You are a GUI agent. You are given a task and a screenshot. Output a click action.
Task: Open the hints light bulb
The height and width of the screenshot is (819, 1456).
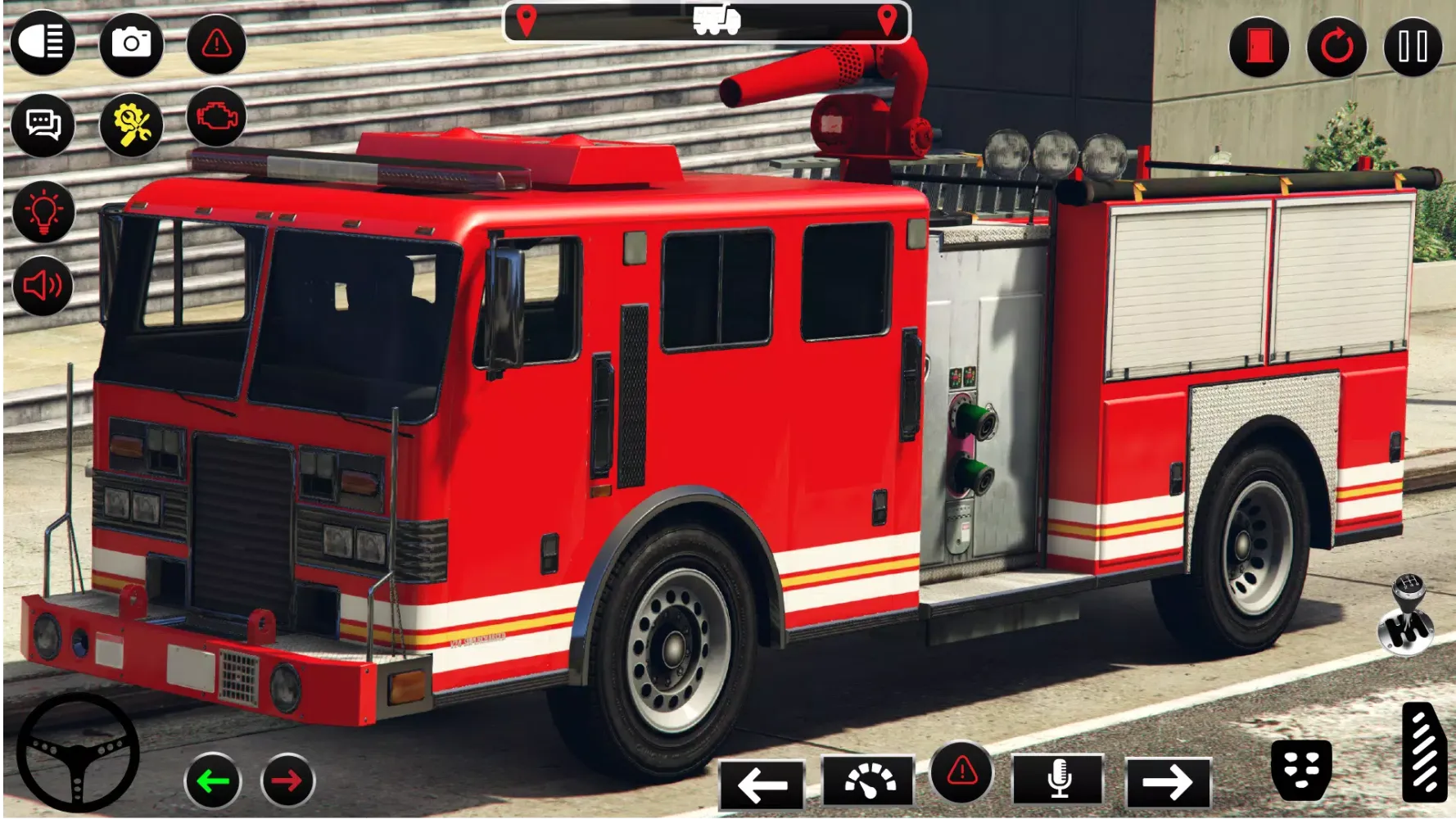[43, 209]
